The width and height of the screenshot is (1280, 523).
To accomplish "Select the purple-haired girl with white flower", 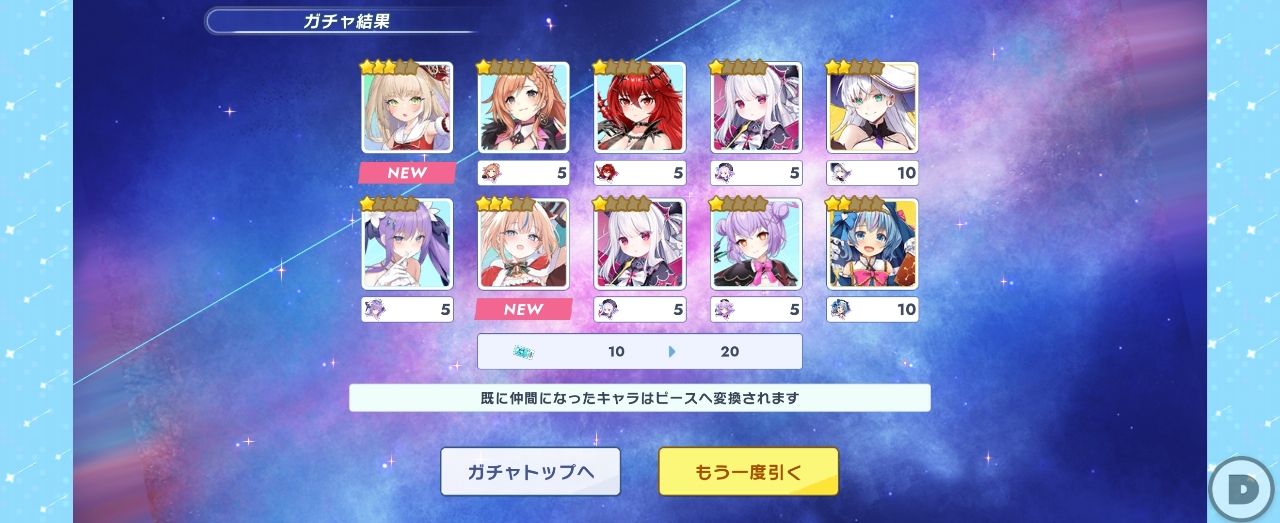I will click(x=407, y=243).
